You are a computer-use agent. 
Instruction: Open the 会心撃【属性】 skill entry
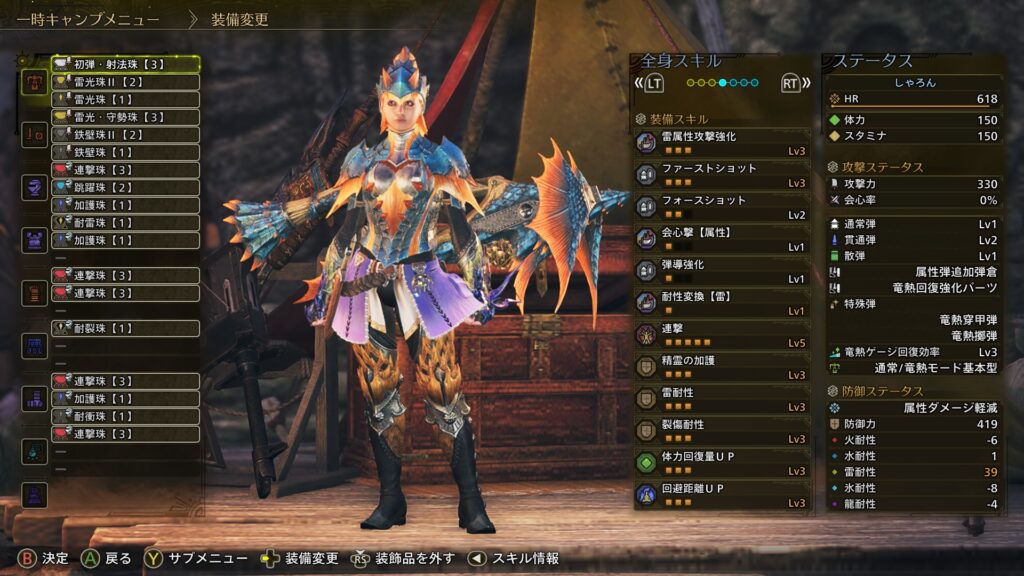[722, 239]
